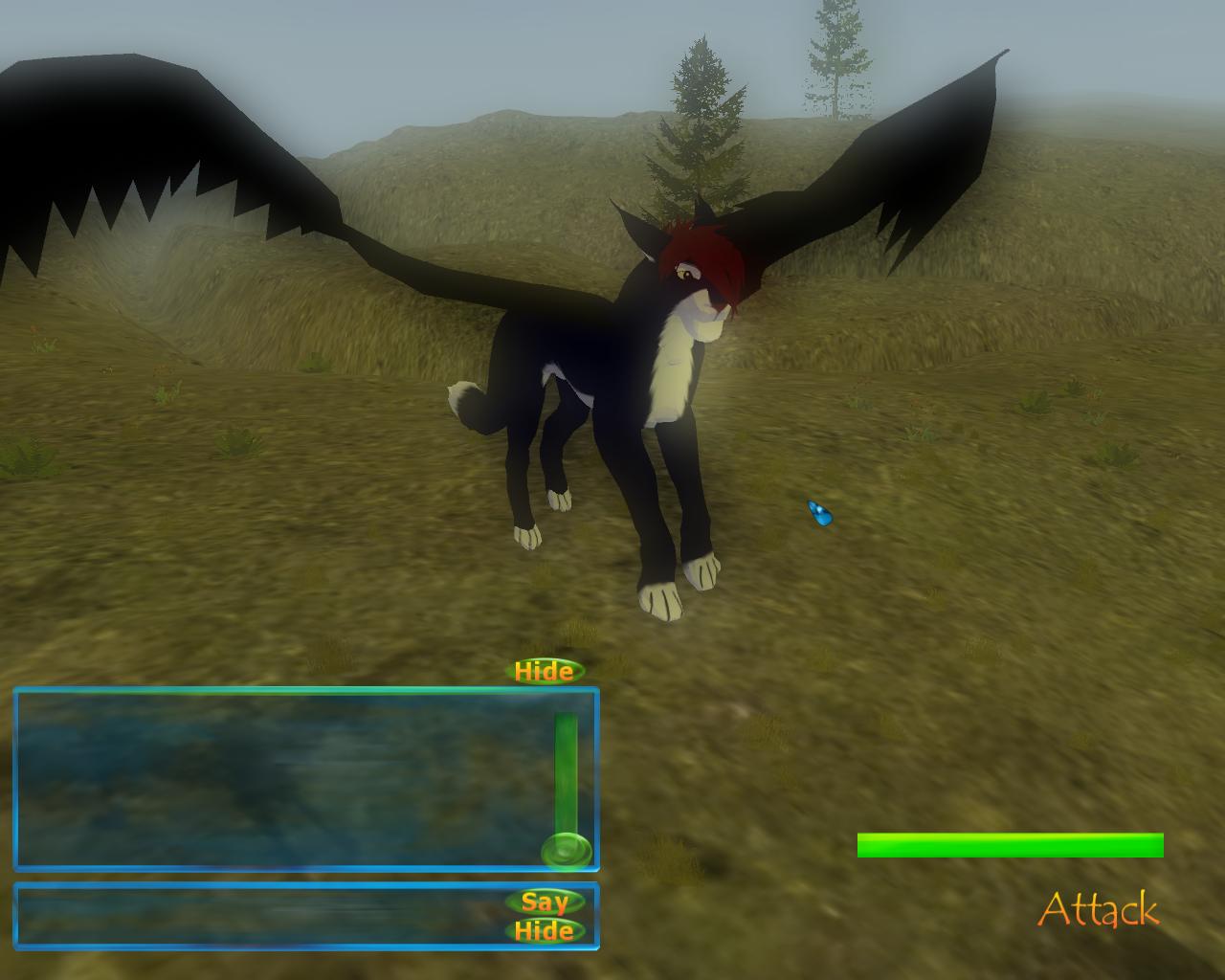Screen dimensions: 1225x980
Task: Click the Attack button
Action: point(1098,909)
